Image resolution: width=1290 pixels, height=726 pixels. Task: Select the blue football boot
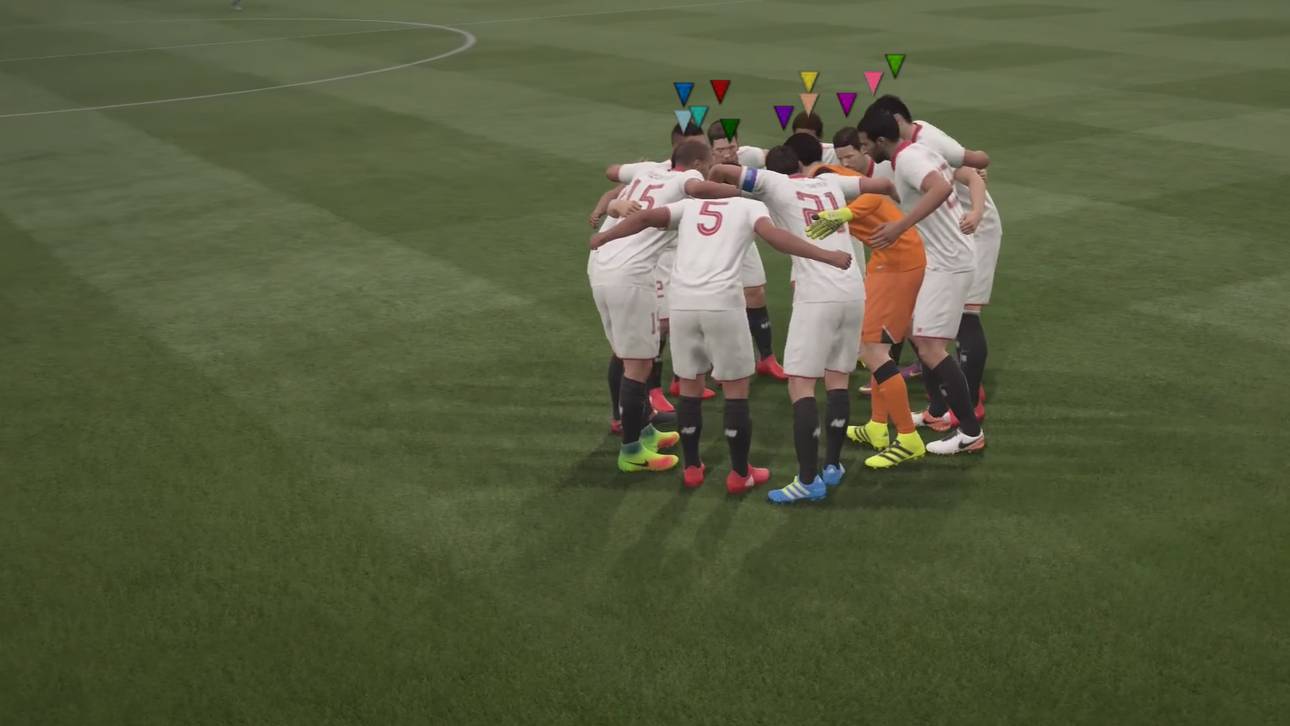click(795, 490)
